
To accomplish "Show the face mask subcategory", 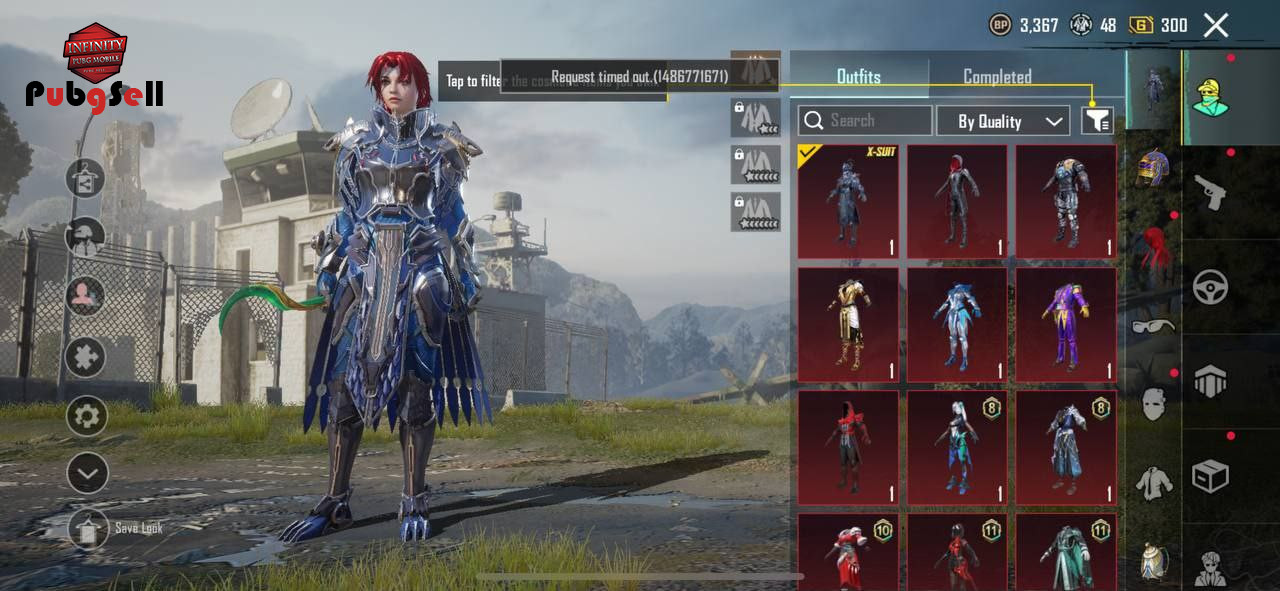I will click(1153, 404).
